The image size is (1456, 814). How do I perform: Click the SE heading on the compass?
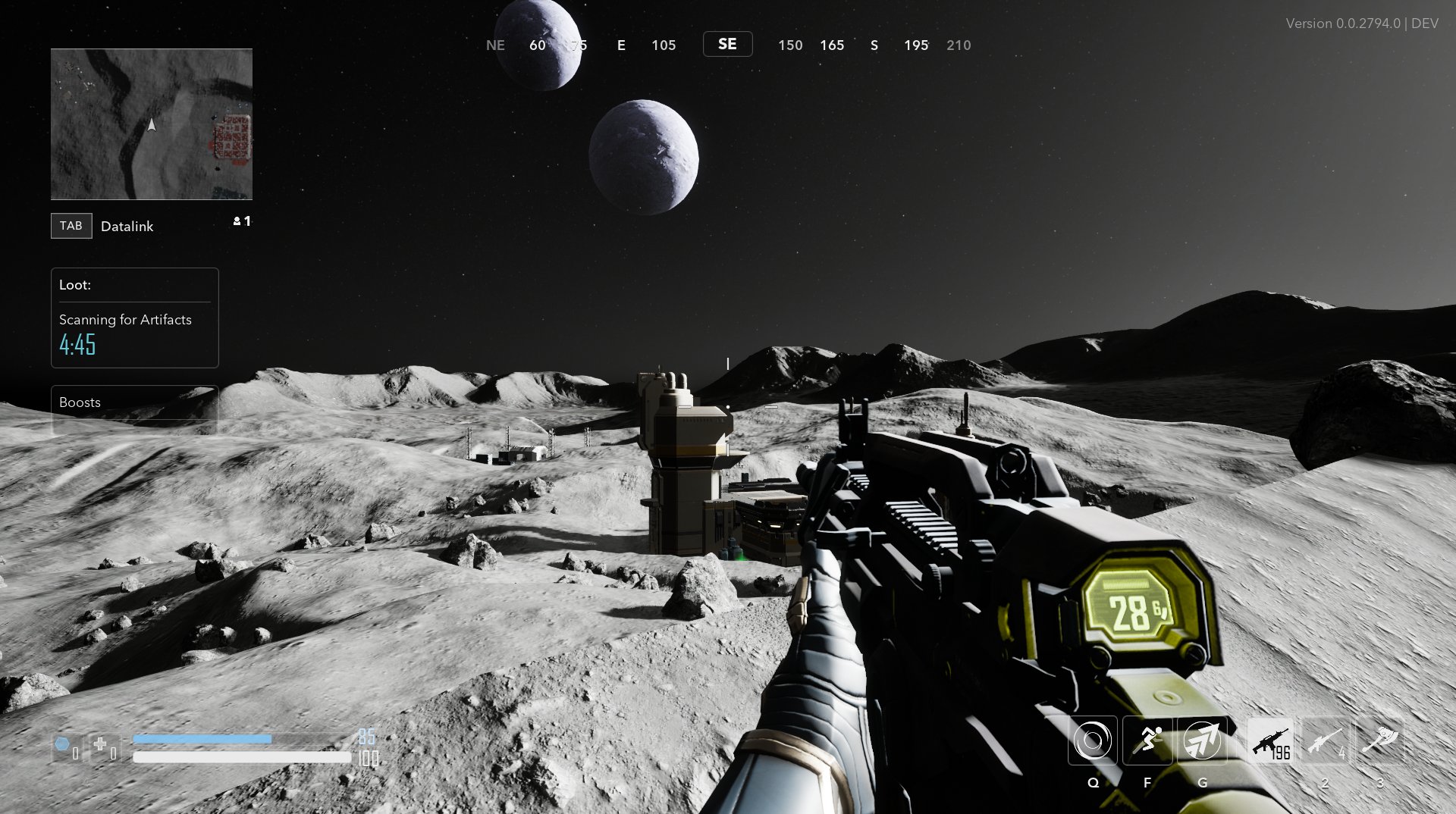(727, 45)
